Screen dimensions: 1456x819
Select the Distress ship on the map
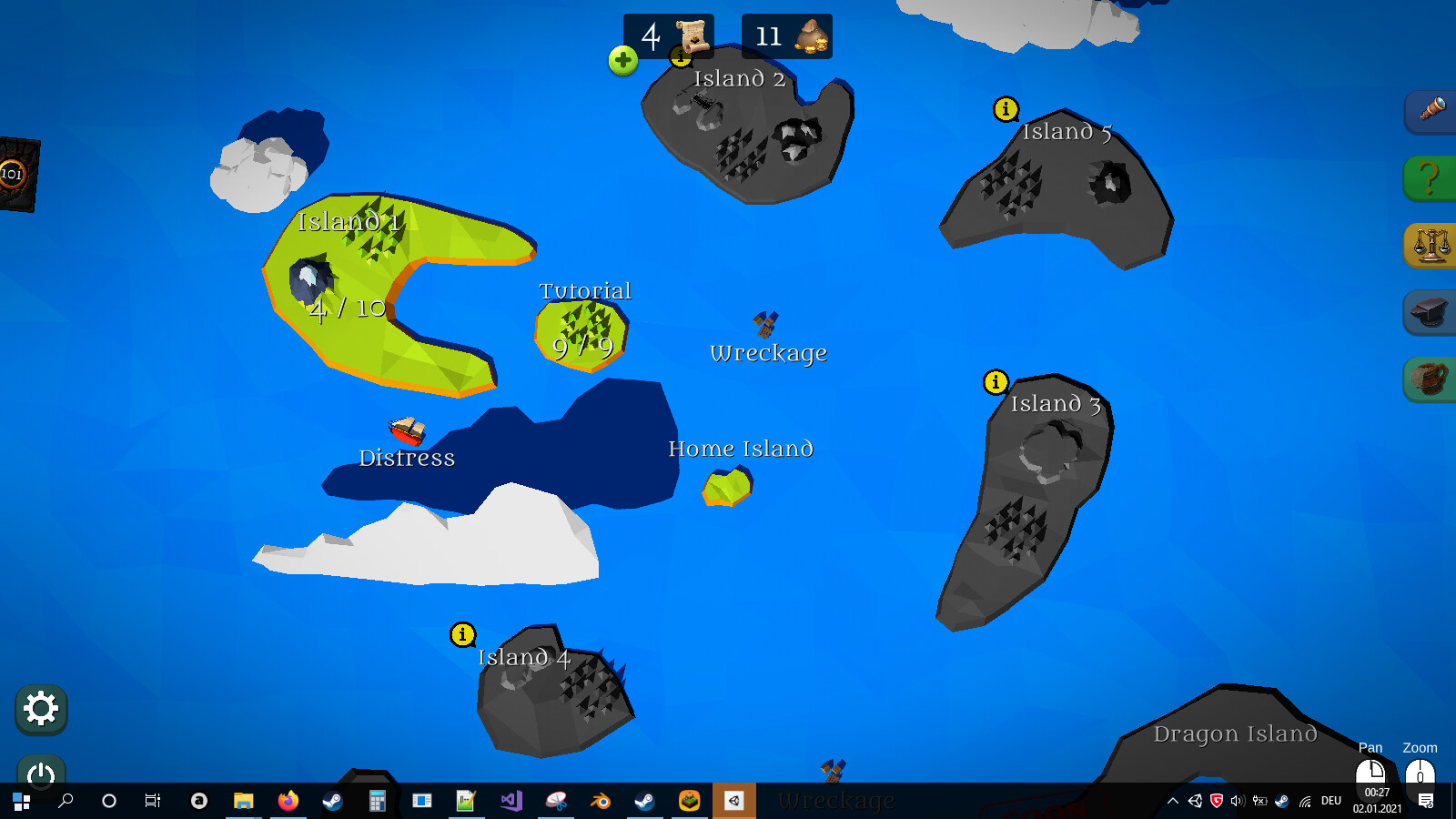pyautogui.click(x=404, y=431)
